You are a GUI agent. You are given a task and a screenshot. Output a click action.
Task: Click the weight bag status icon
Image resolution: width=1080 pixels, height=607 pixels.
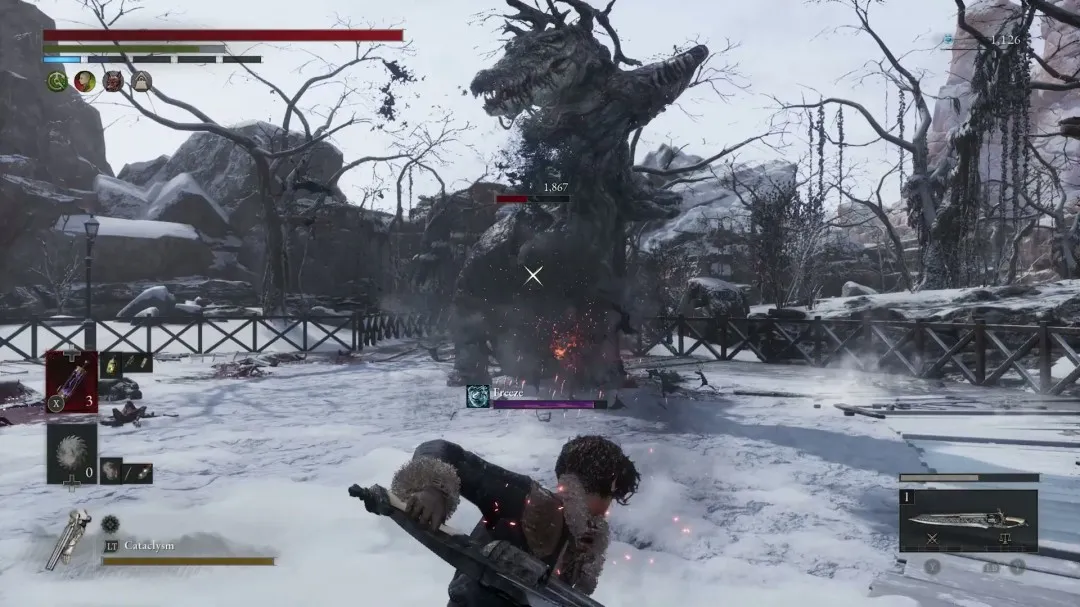(141, 81)
